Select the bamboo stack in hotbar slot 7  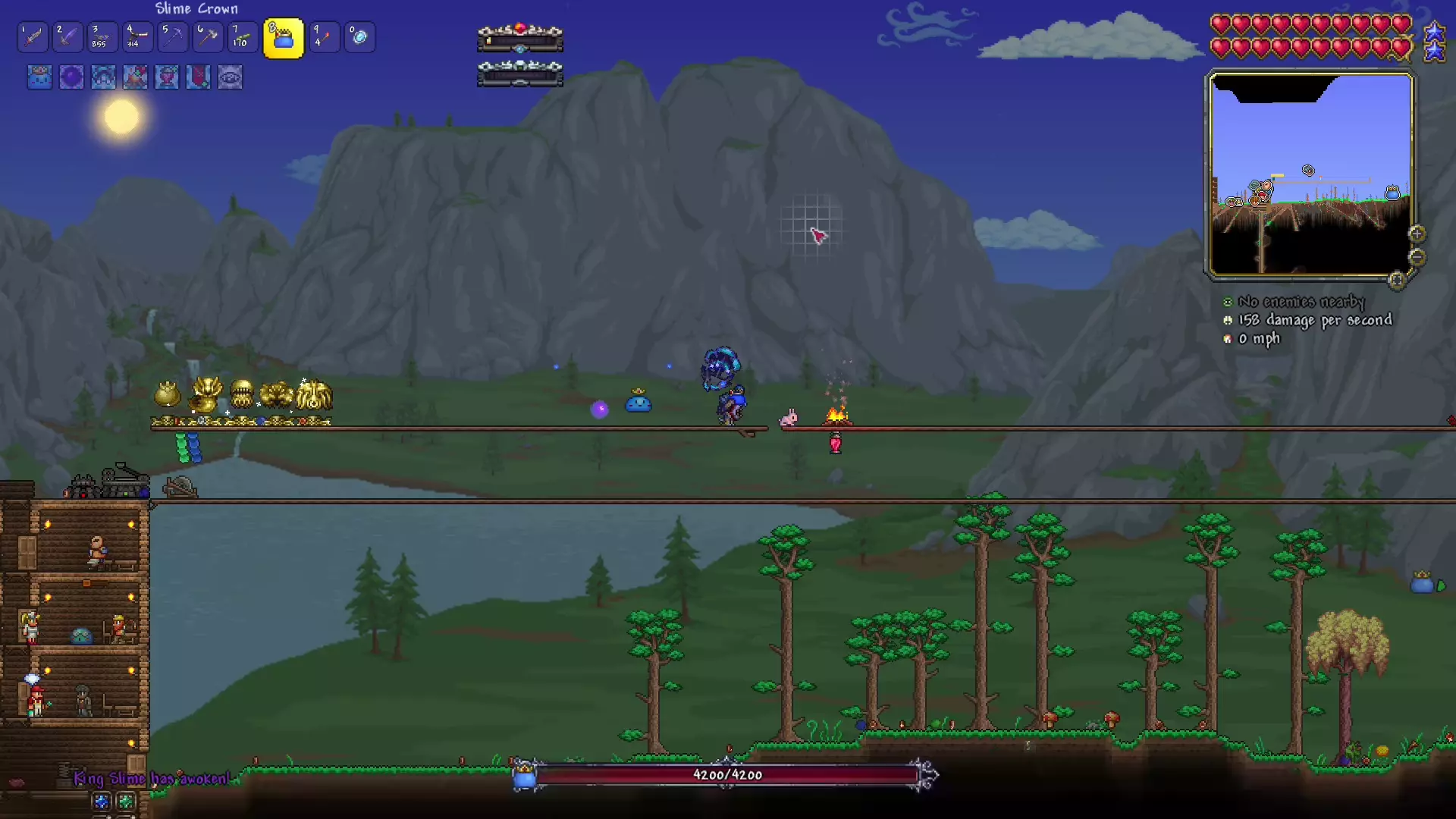click(242, 37)
